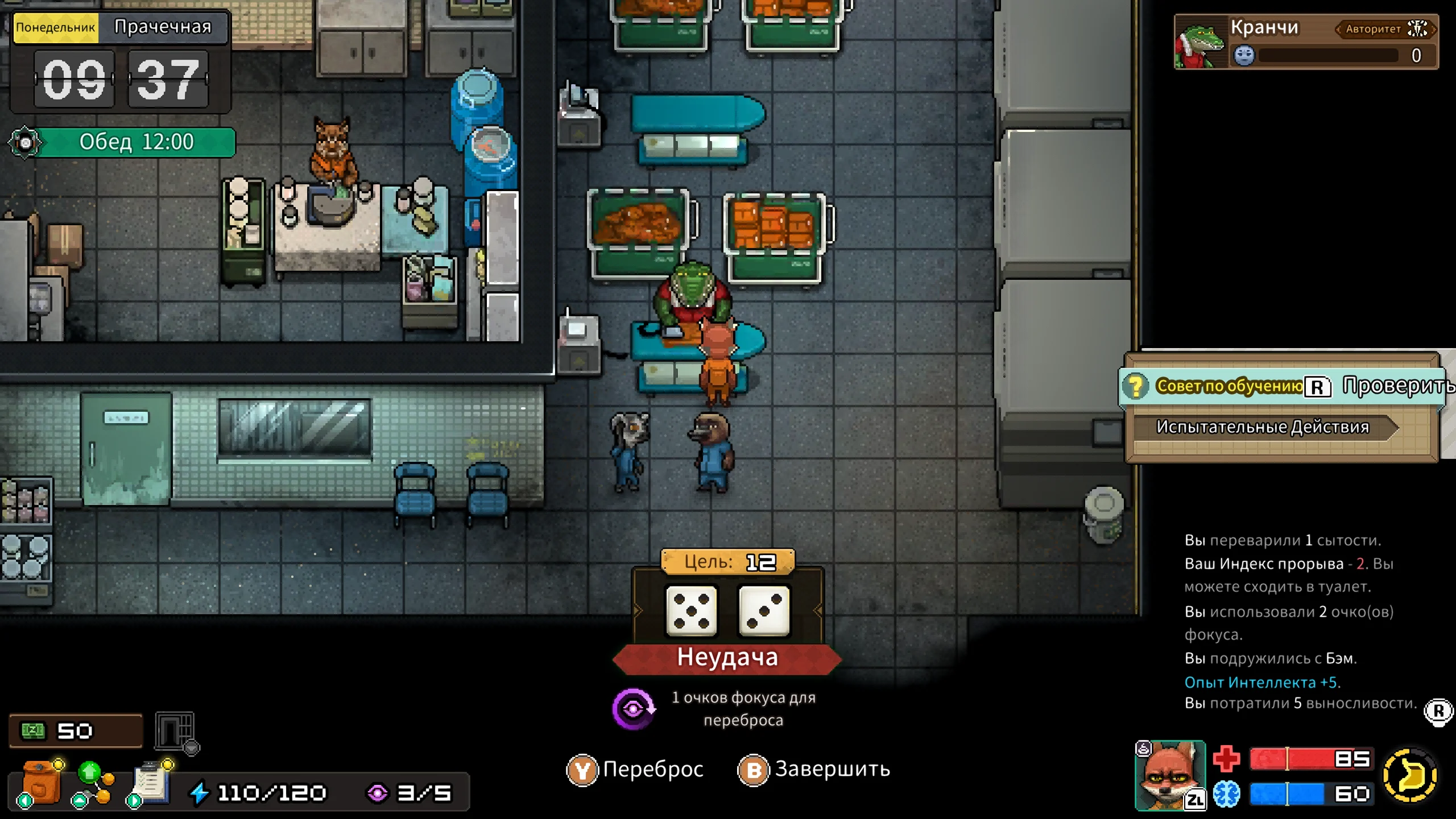Click the purple focus point reroll icon
This screenshot has width=1456, height=819.
pos(633,709)
